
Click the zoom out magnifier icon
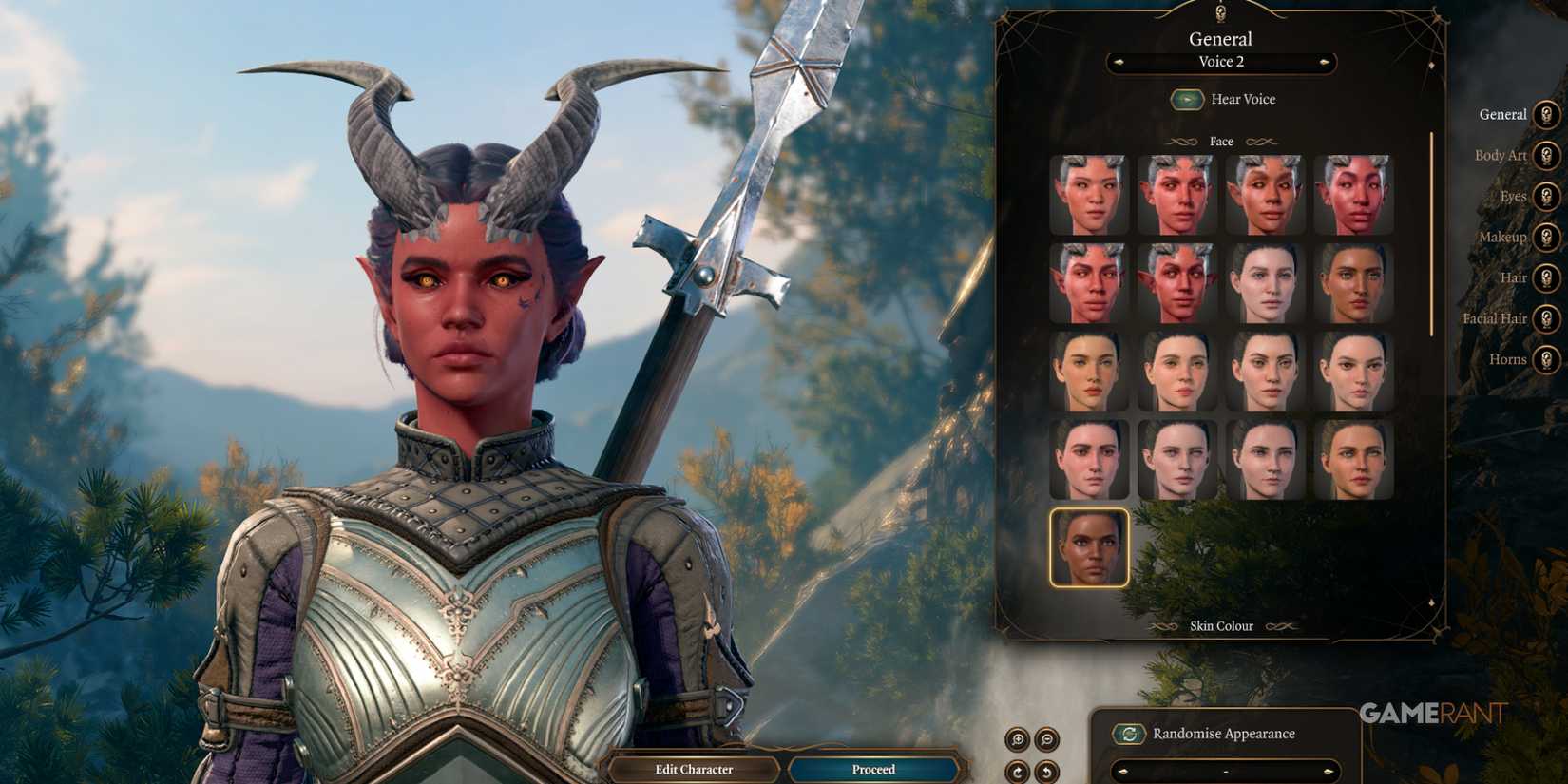pos(1045,738)
